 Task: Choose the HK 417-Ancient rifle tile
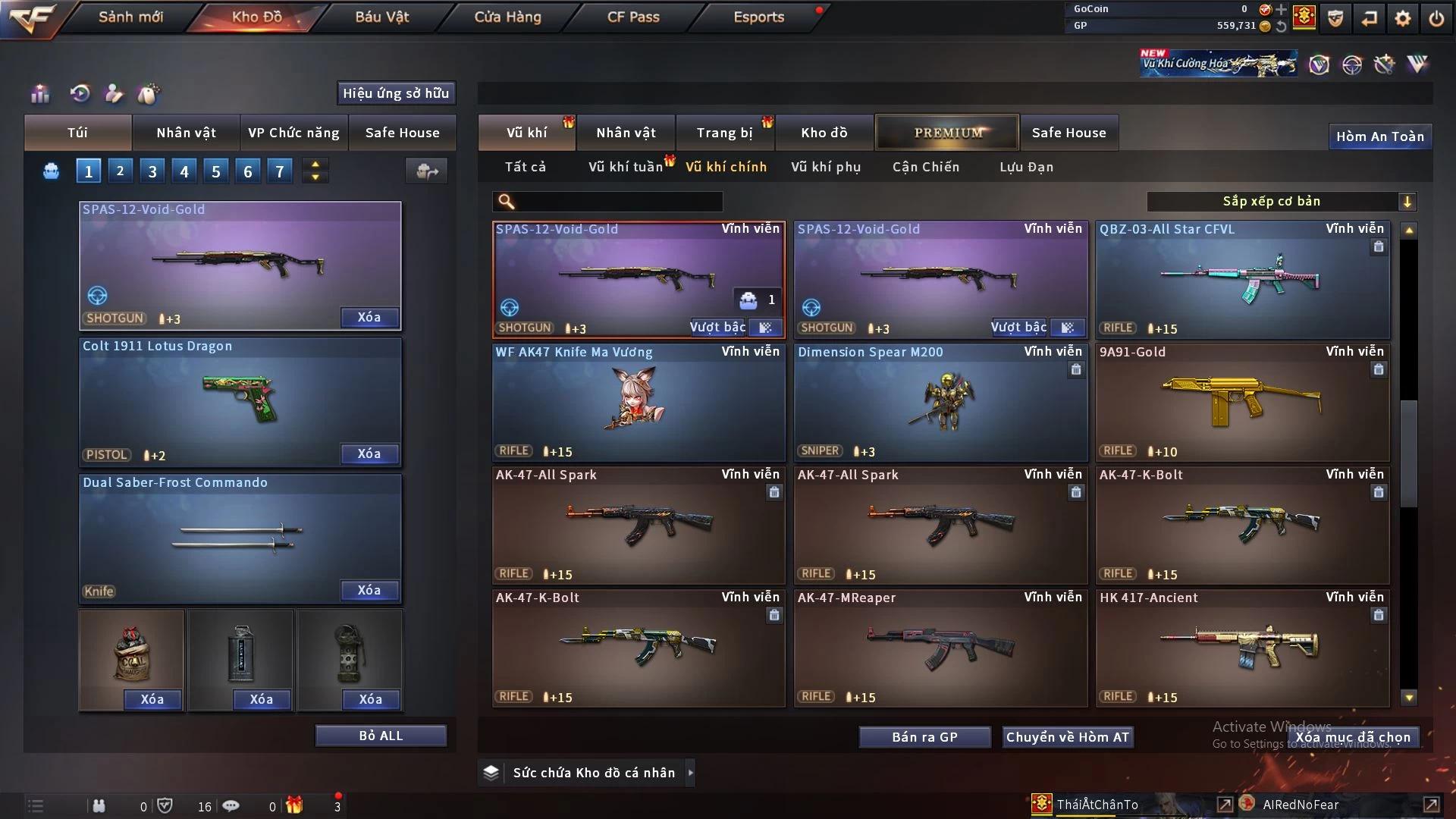pyautogui.click(x=1242, y=648)
